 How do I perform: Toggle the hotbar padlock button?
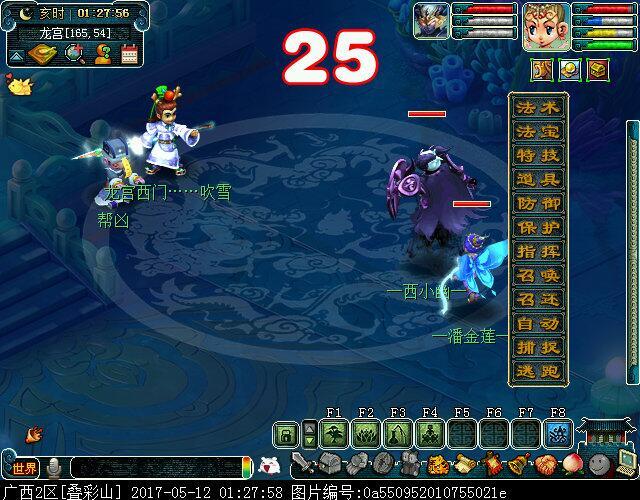[x=286, y=434]
